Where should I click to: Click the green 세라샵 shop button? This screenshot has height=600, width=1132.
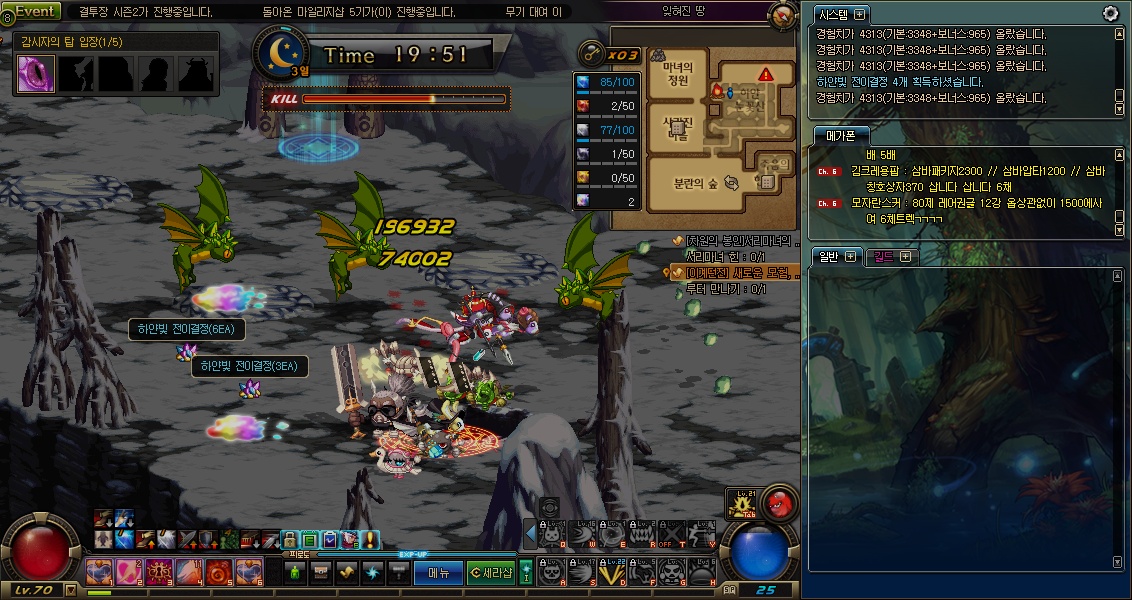pos(491,573)
